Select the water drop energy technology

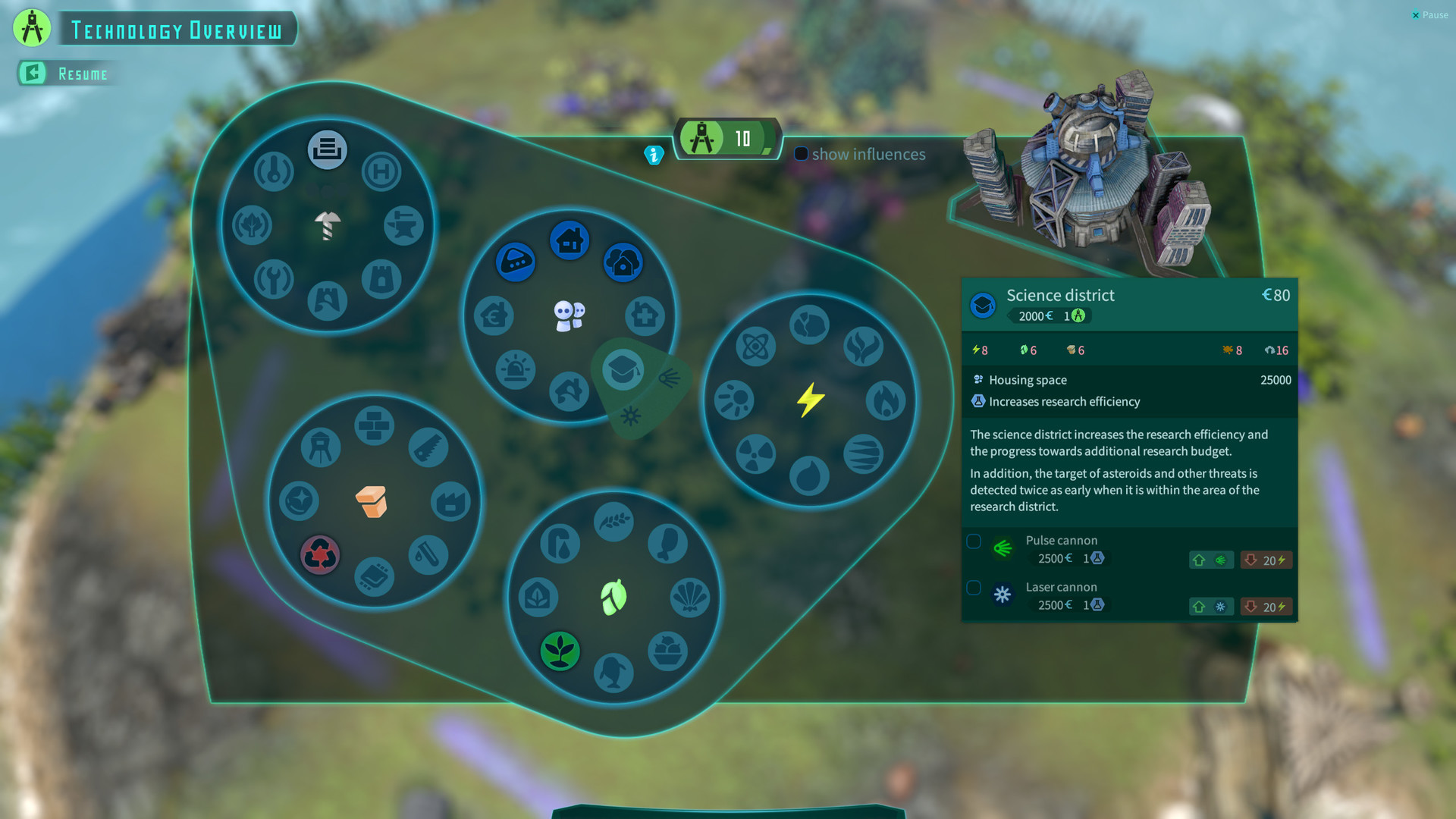(x=809, y=476)
